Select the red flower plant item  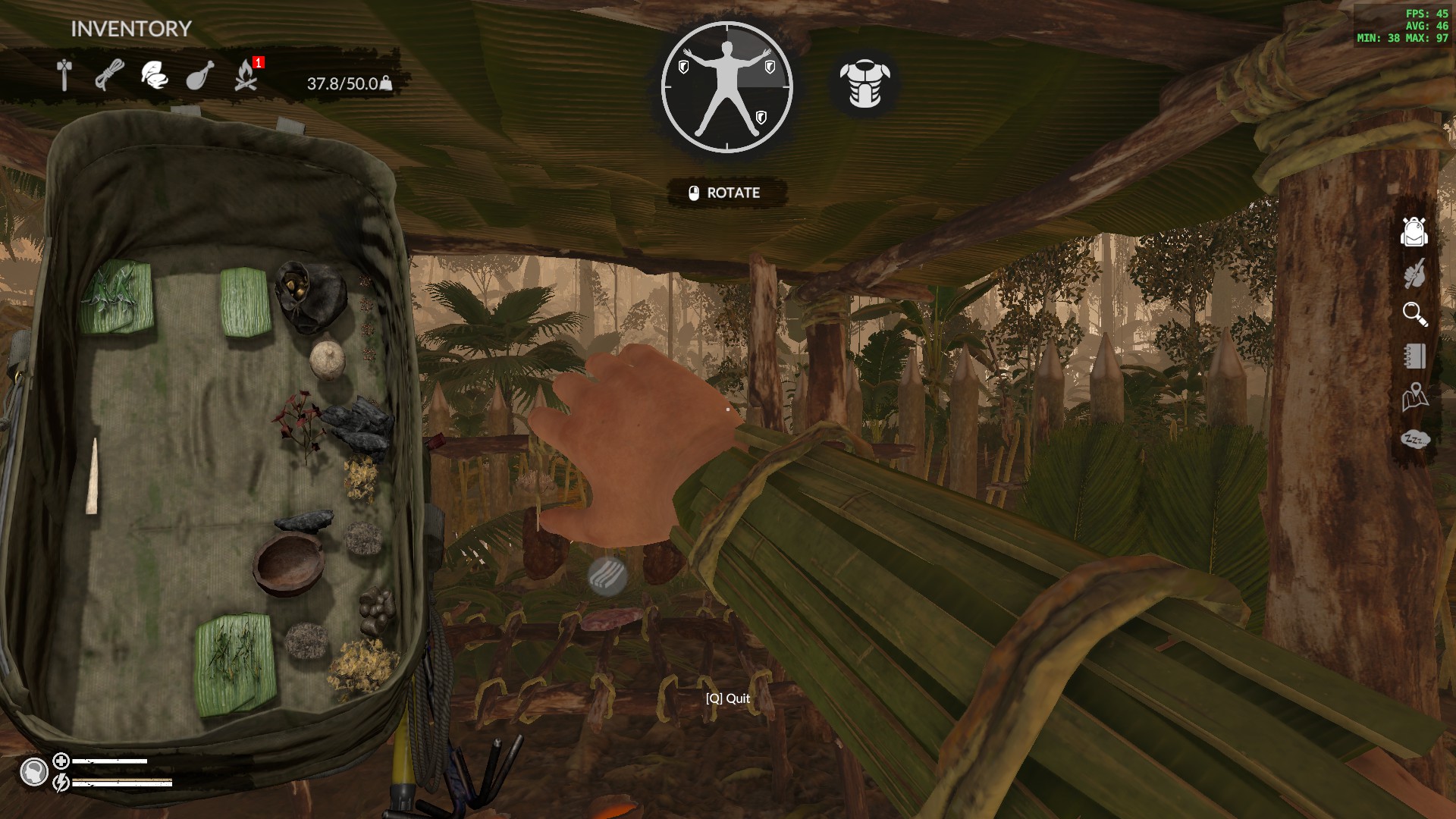pos(300,421)
